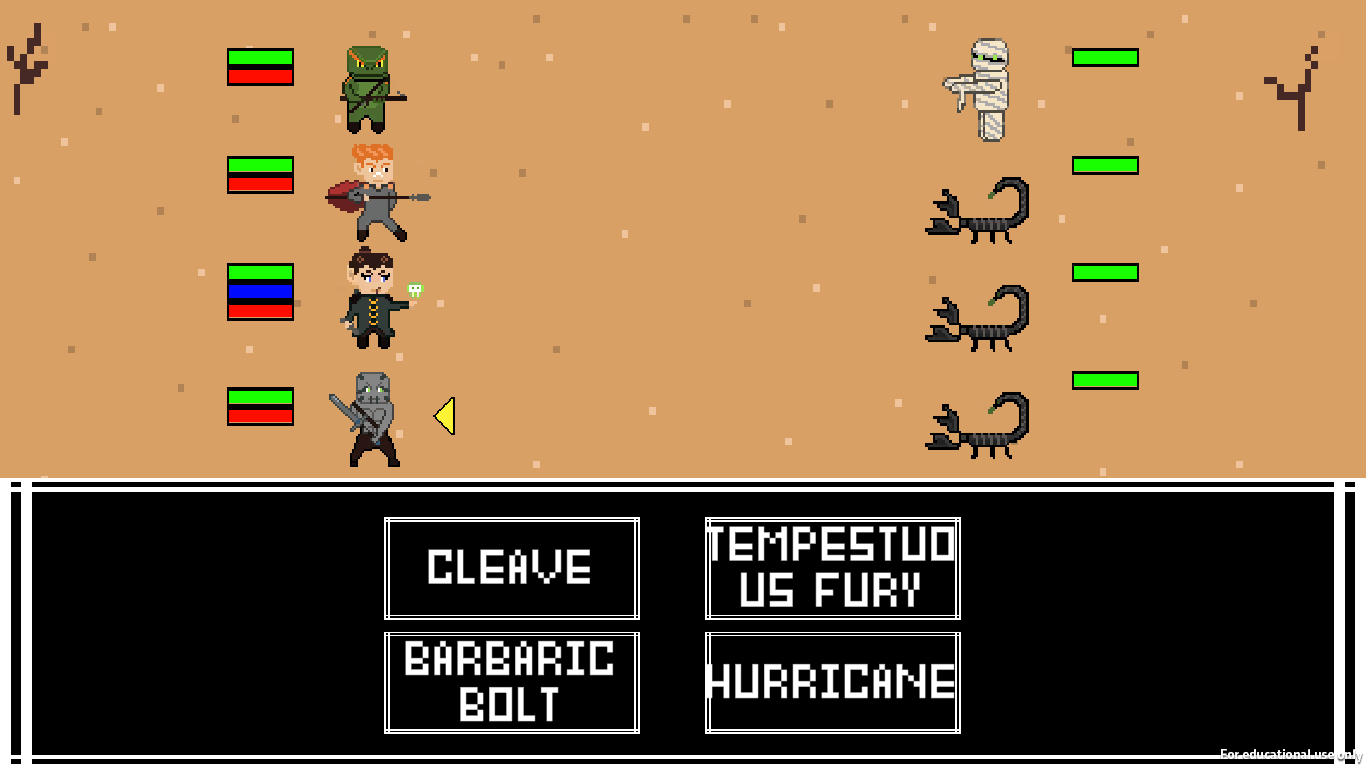The height and width of the screenshot is (768, 1366).
Task: Select the Cleave ability
Action: 511,567
